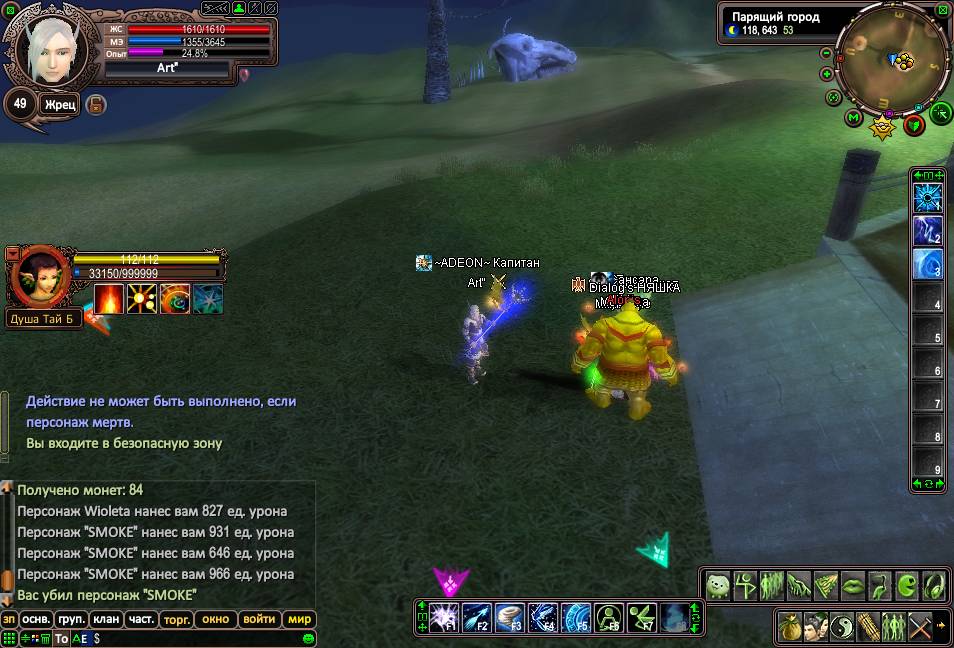Open the inventory bag icon
Screen dimensions: 954x648
790,626
